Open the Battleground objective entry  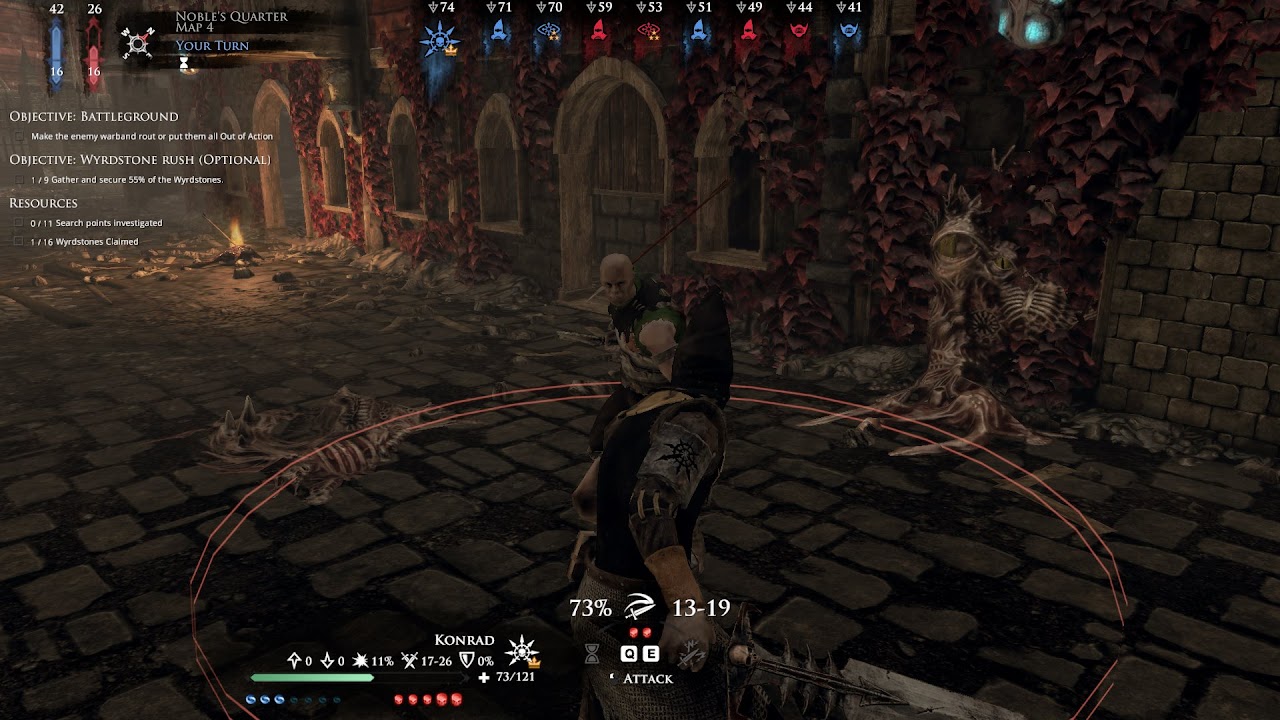click(x=94, y=117)
